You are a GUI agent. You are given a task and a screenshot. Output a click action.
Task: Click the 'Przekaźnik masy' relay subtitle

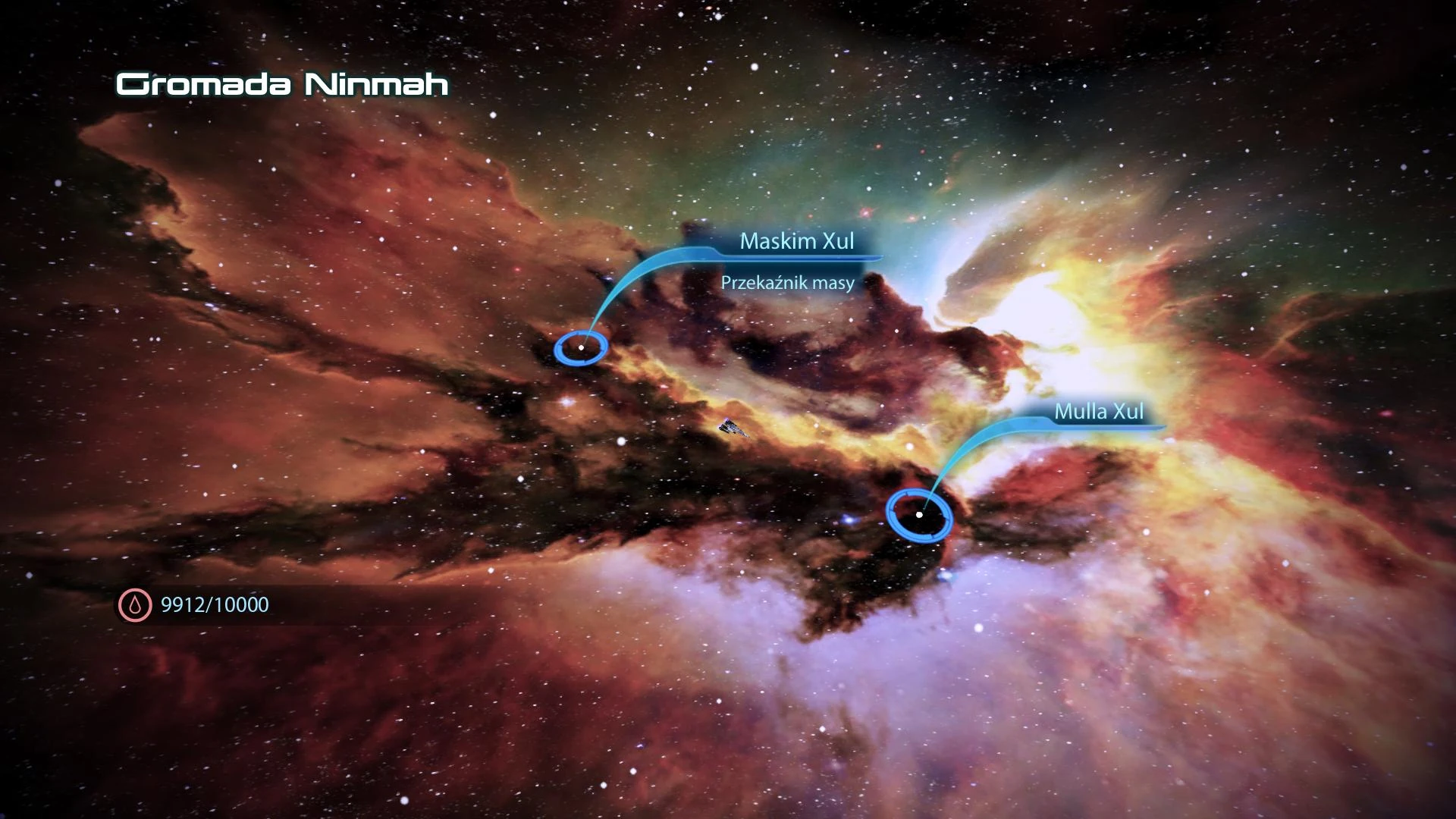[789, 281]
